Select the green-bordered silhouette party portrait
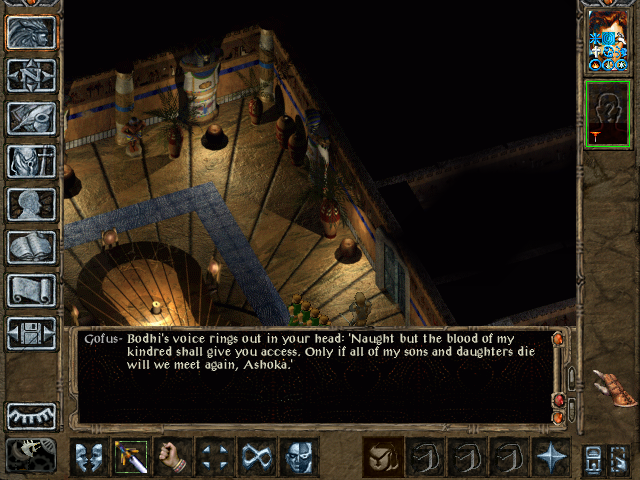 click(x=608, y=114)
